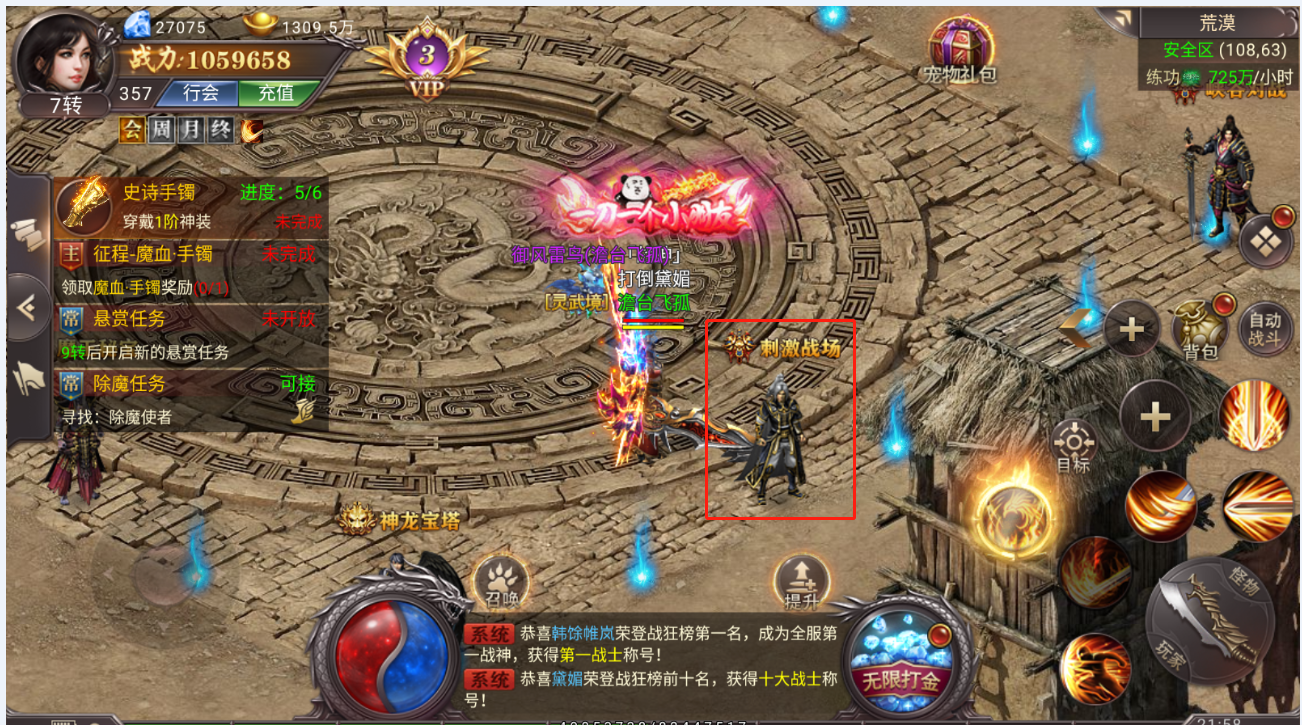Open the 无限打金 gem orb
The width and height of the screenshot is (1302, 725).
pyautogui.click(x=900, y=657)
